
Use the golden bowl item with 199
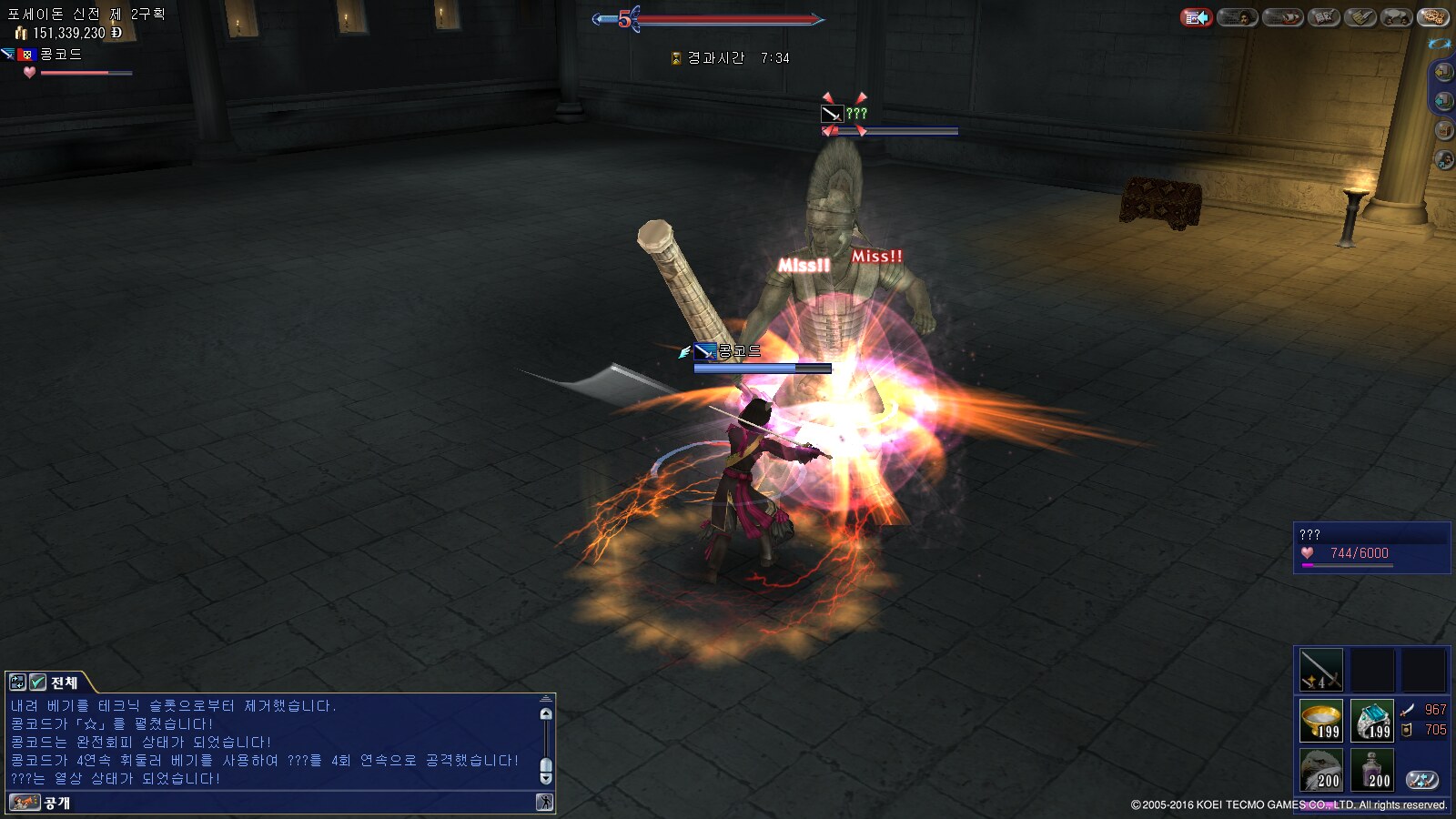click(1320, 721)
